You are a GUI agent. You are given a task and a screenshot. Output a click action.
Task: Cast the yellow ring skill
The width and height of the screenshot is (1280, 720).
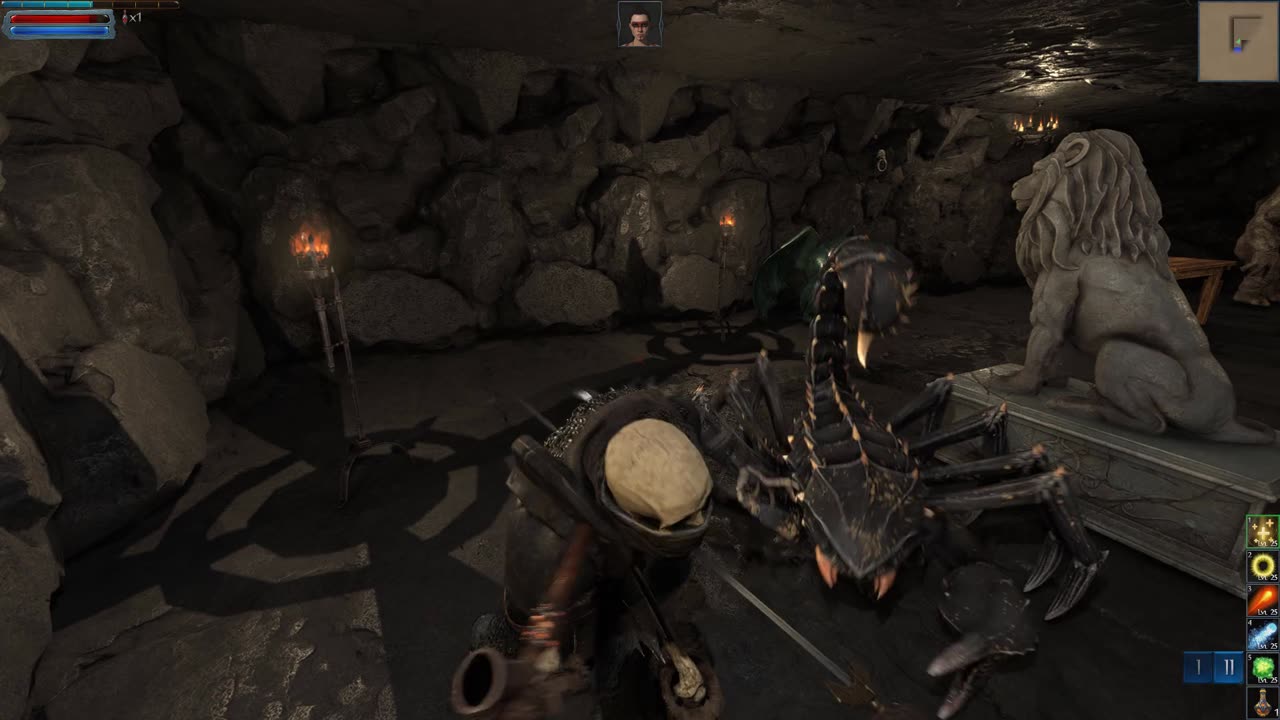(1262, 567)
